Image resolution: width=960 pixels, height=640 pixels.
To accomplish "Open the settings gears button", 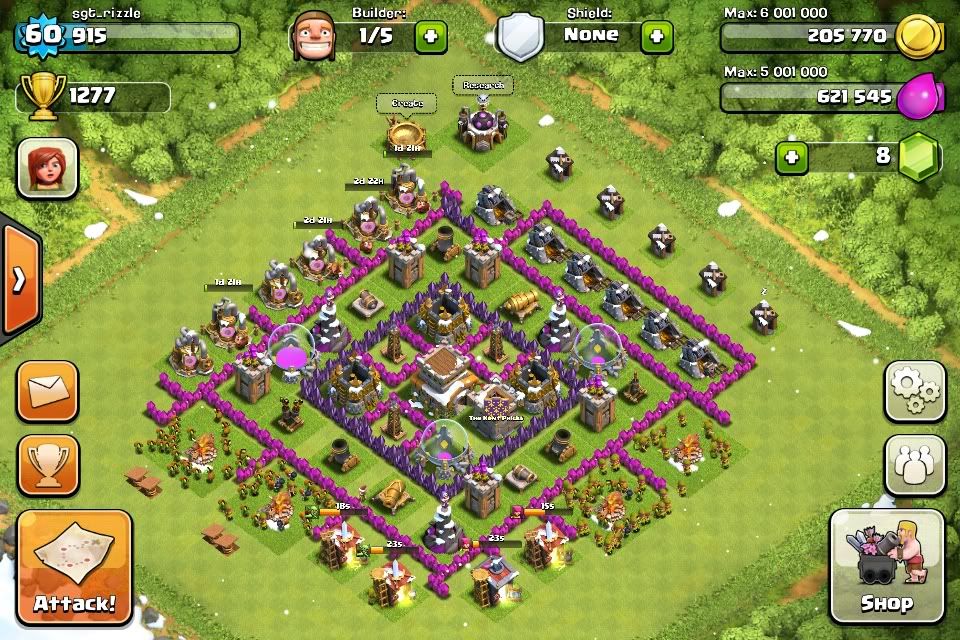I will click(914, 391).
